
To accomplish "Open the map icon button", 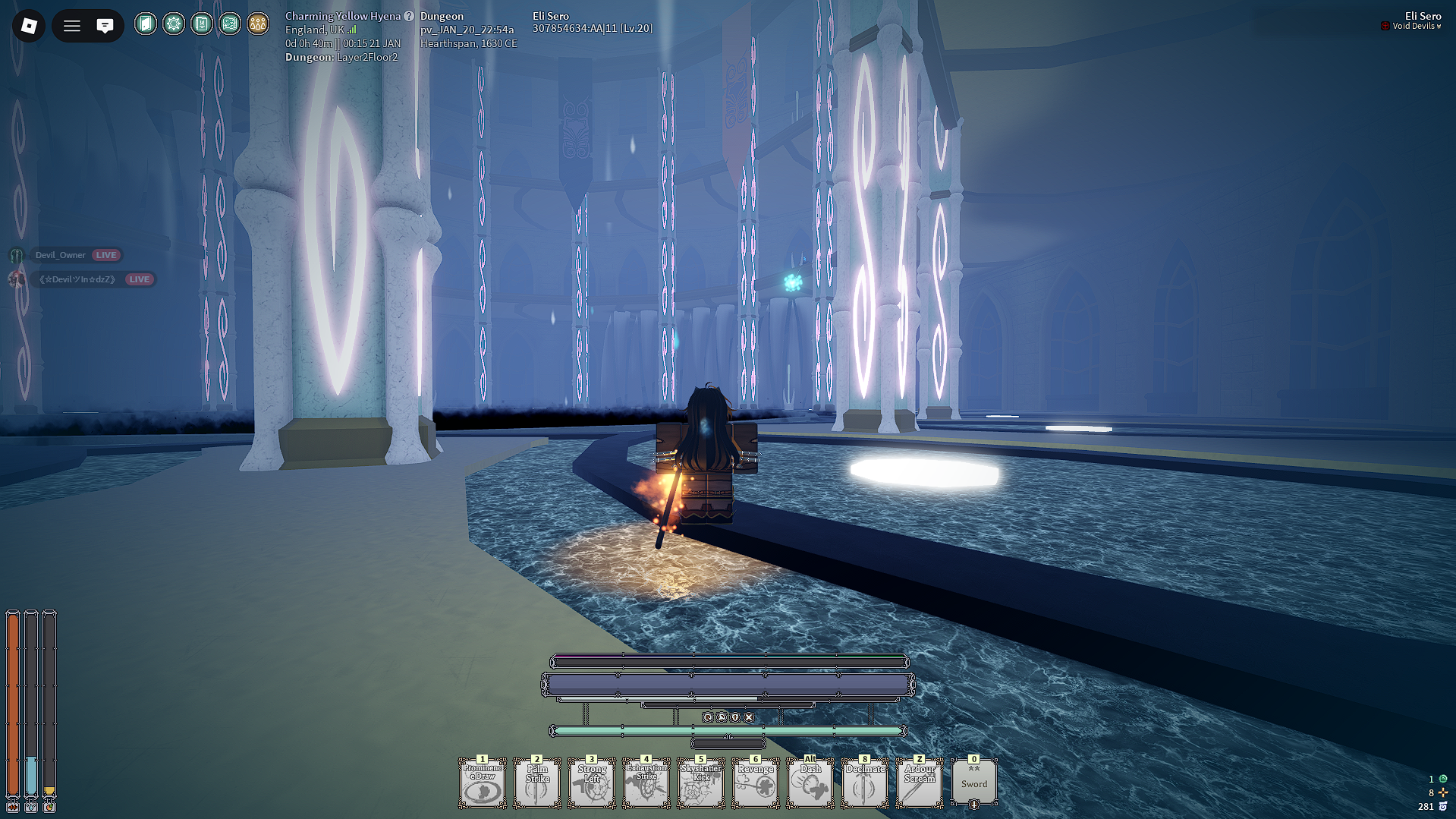I will (x=230, y=24).
